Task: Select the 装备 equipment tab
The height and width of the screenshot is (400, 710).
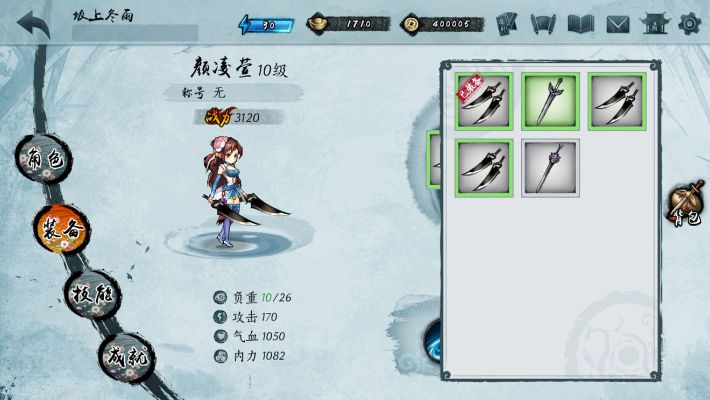Action: click(64, 228)
